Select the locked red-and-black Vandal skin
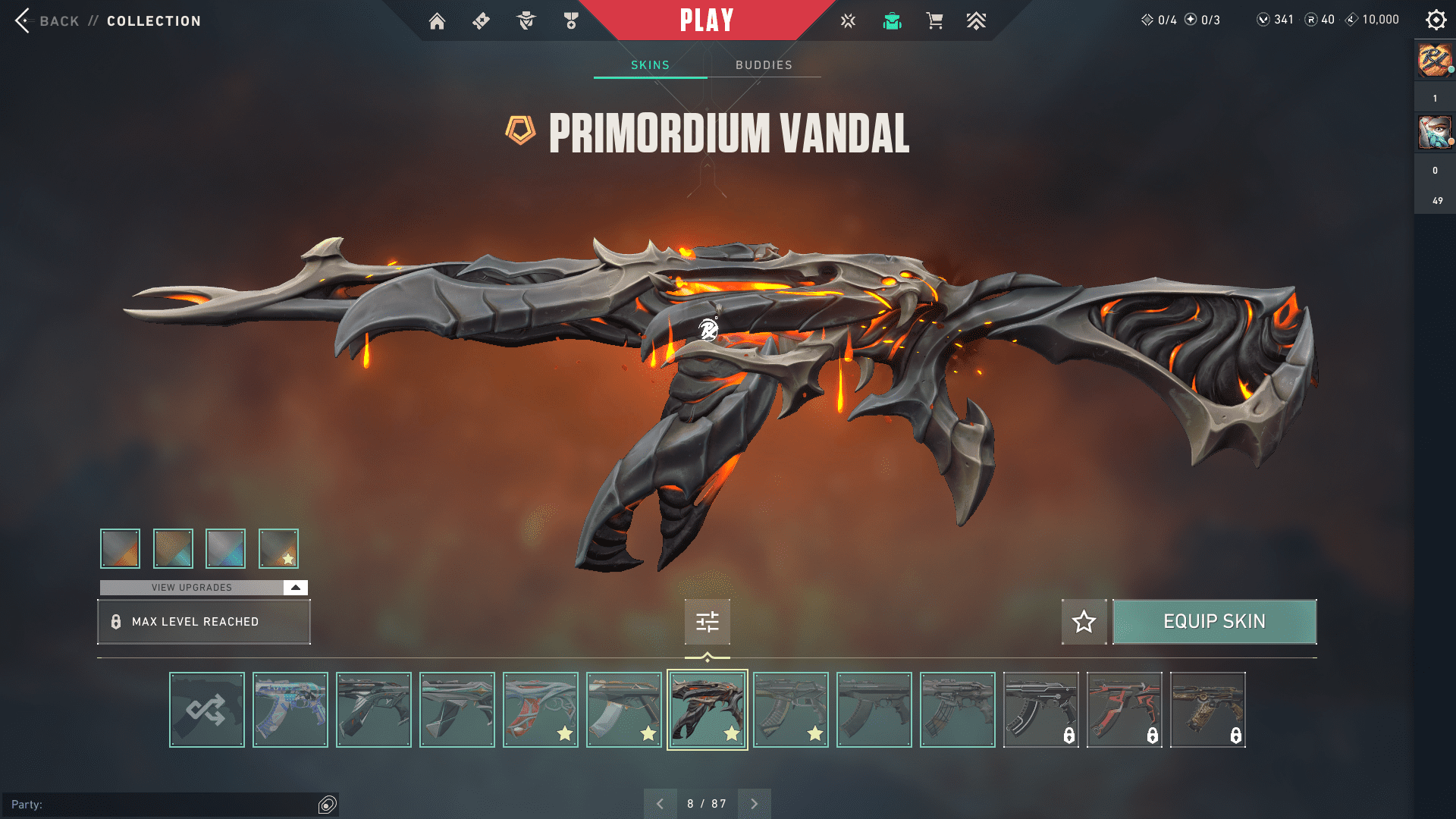The height and width of the screenshot is (819, 1456). pos(1124,710)
